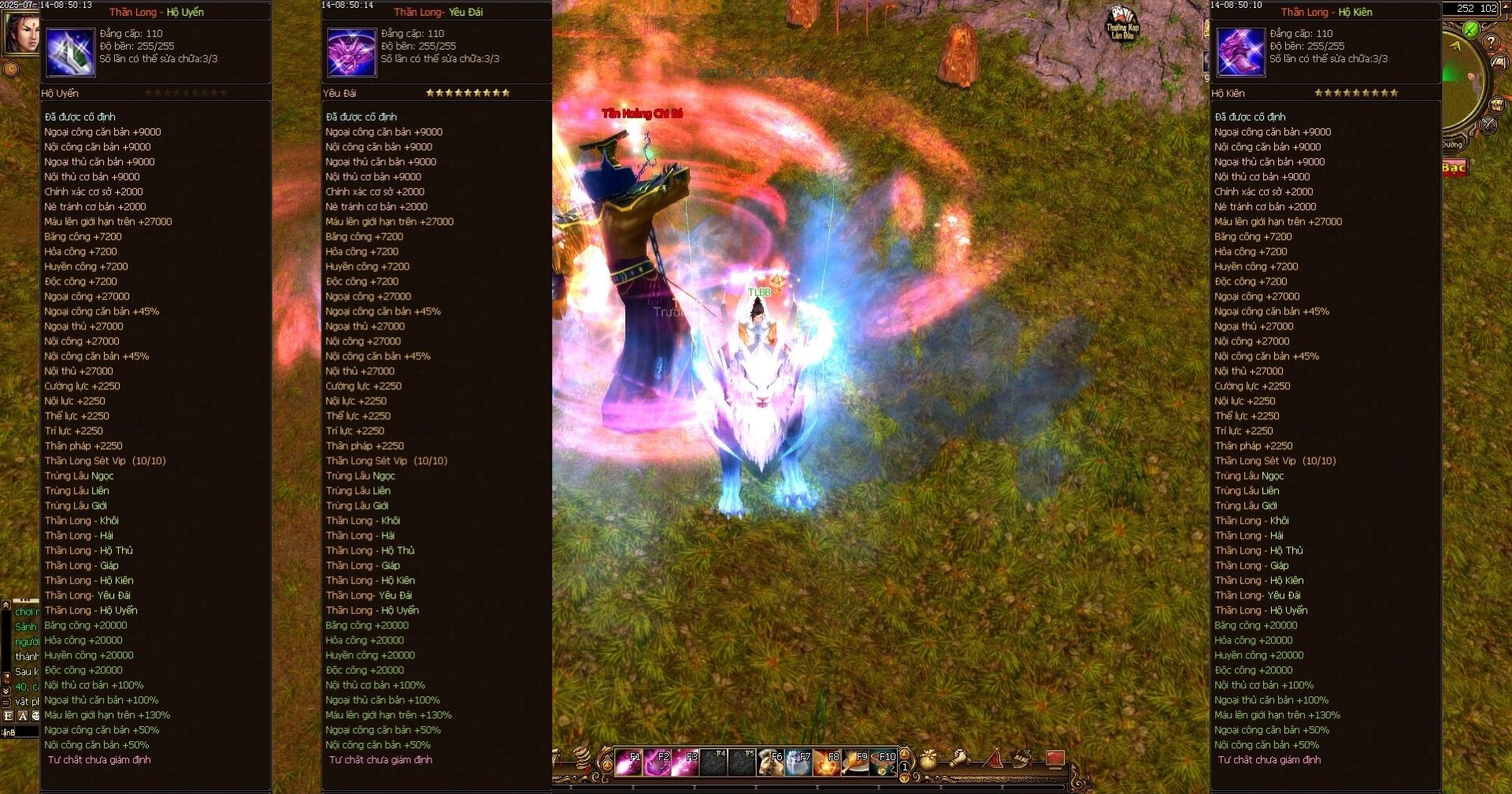The width and height of the screenshot is (1512, 794).
Task: Switch hotbar page up arrow
Action: 904,754
